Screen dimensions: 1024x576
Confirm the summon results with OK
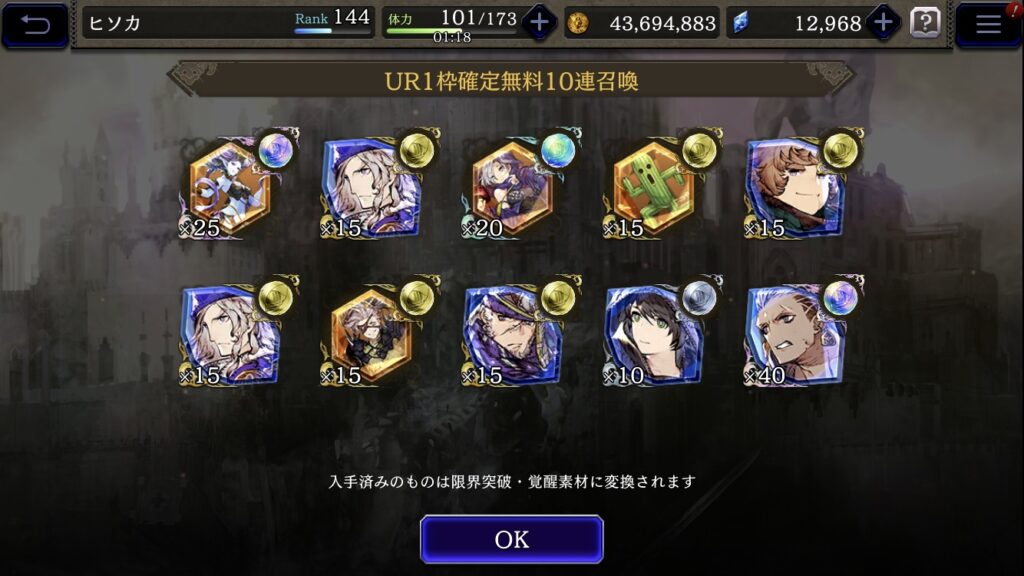click(511, 539)
